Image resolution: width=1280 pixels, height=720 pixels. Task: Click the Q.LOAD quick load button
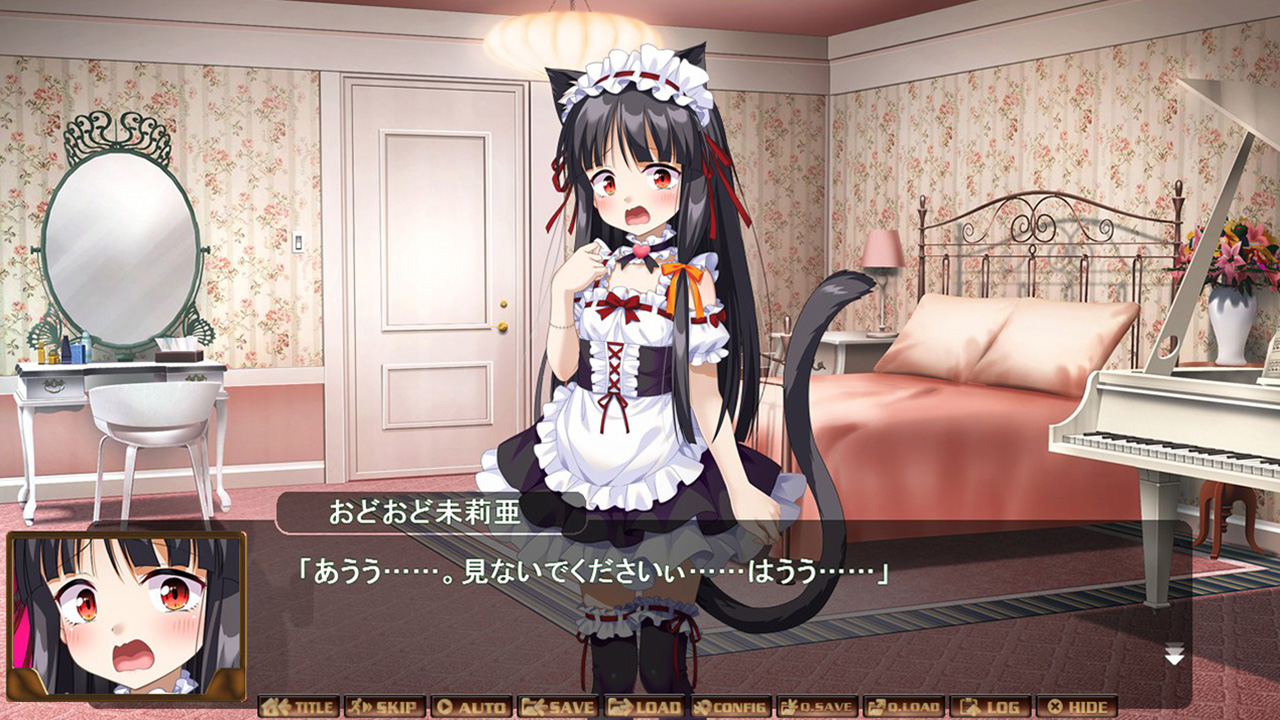tap(904, 707)
